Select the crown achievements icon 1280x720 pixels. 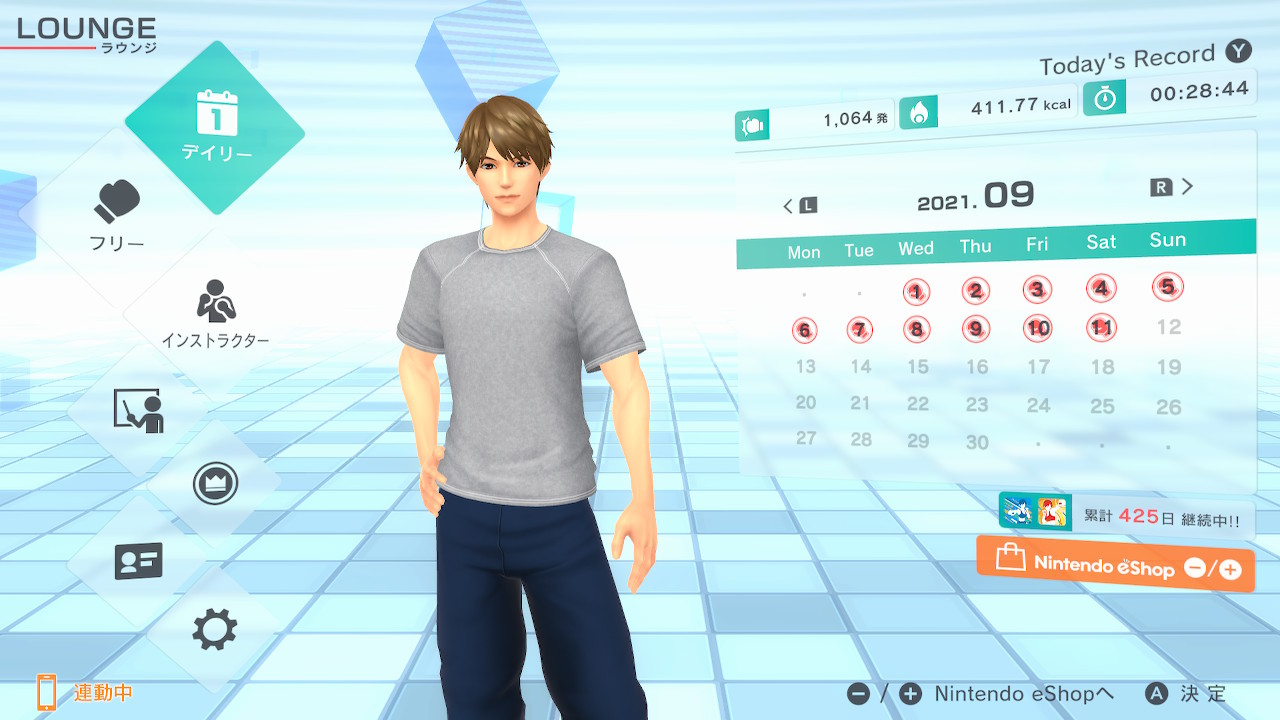214,485
